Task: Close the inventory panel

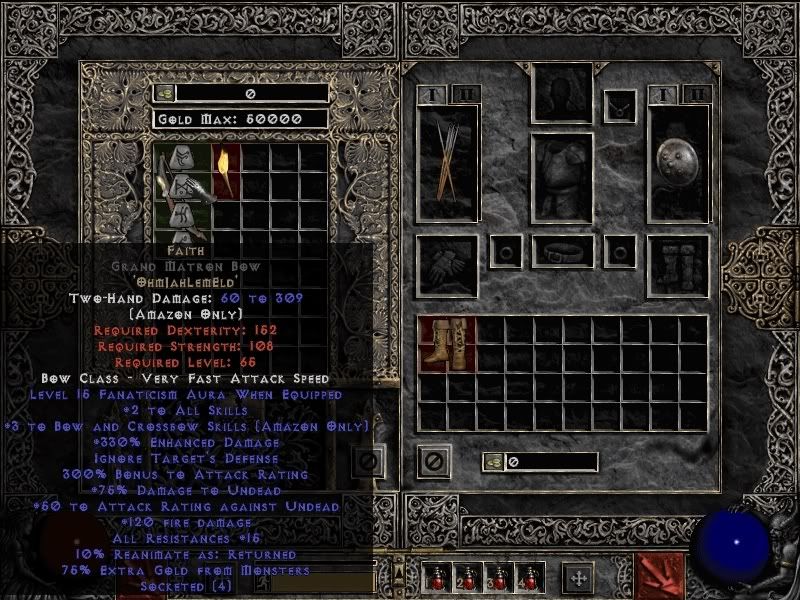Action: (433, 462)
